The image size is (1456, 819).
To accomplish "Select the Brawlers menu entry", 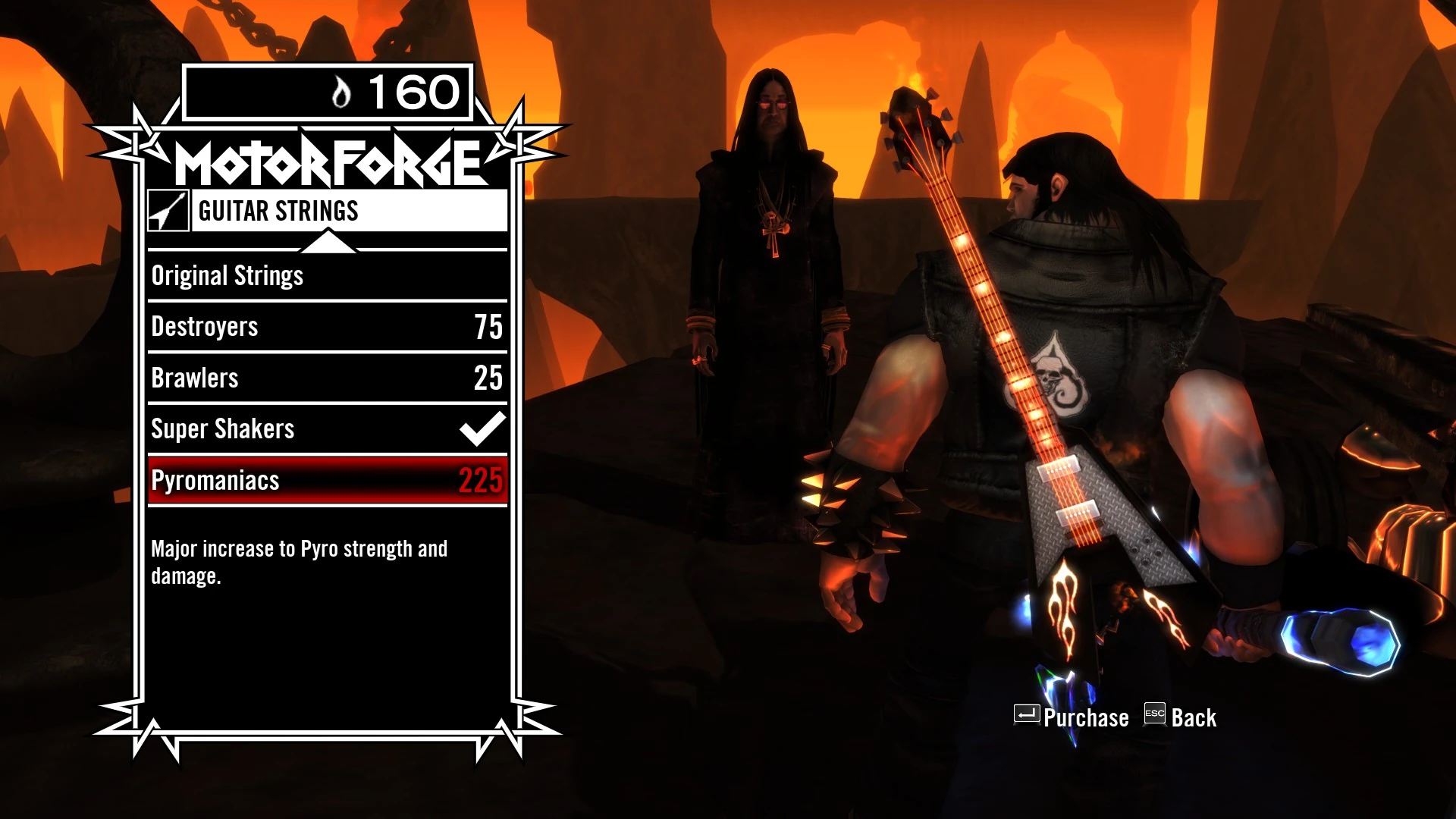I will tap(196, 377).
